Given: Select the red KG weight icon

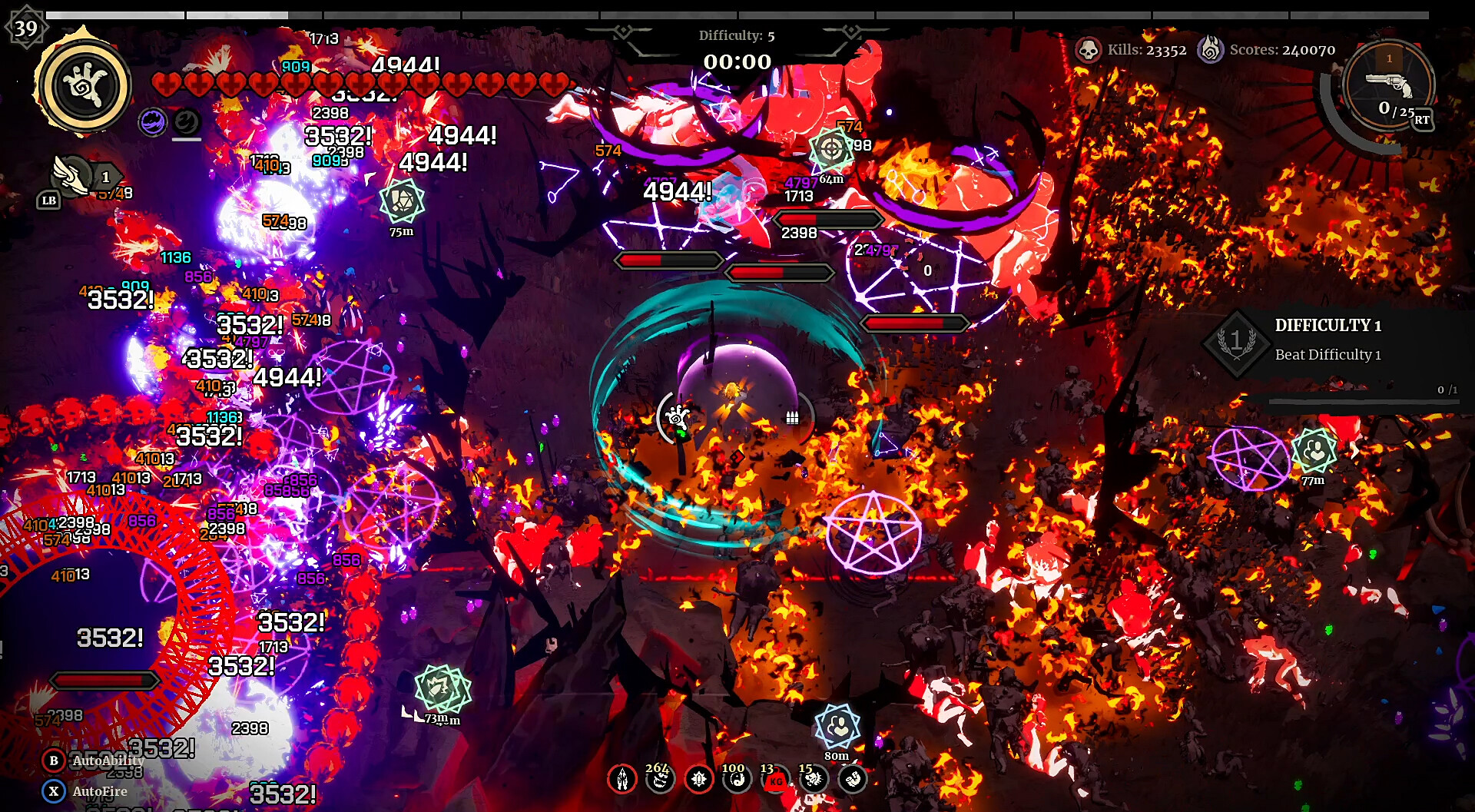Looking at the screenshot, I should coord(775,781).
